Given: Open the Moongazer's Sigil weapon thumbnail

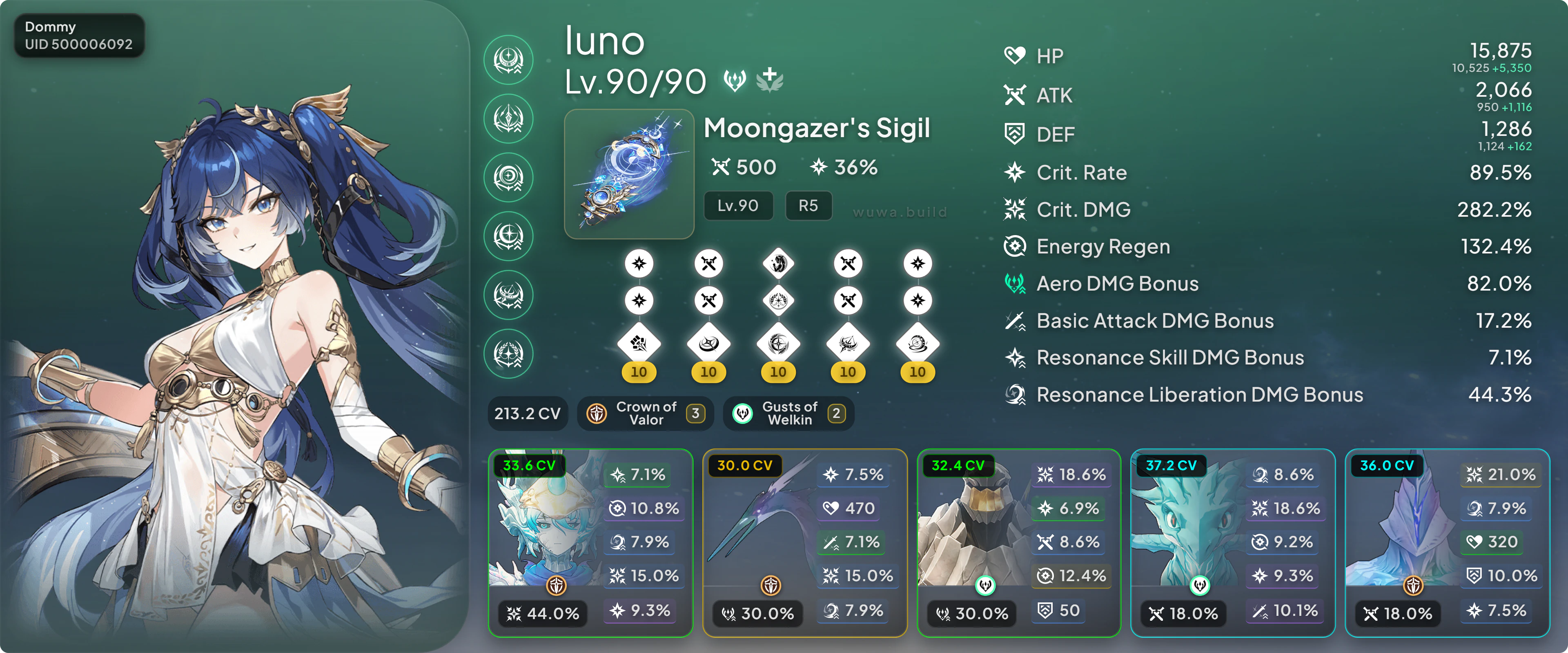Looking at the screenshot, I should (629, 174).
